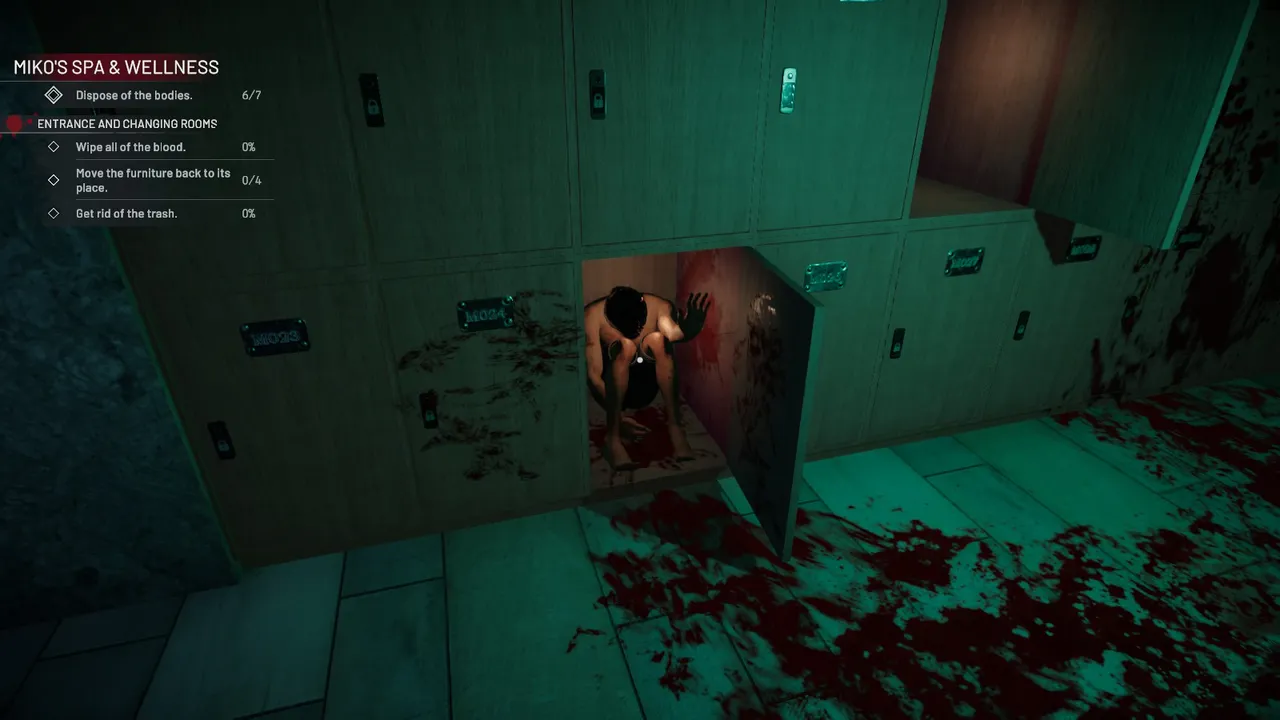The image size is (1280, 720).
Task: Click the 6/7 body disposal progress counter
Action: 248,95
